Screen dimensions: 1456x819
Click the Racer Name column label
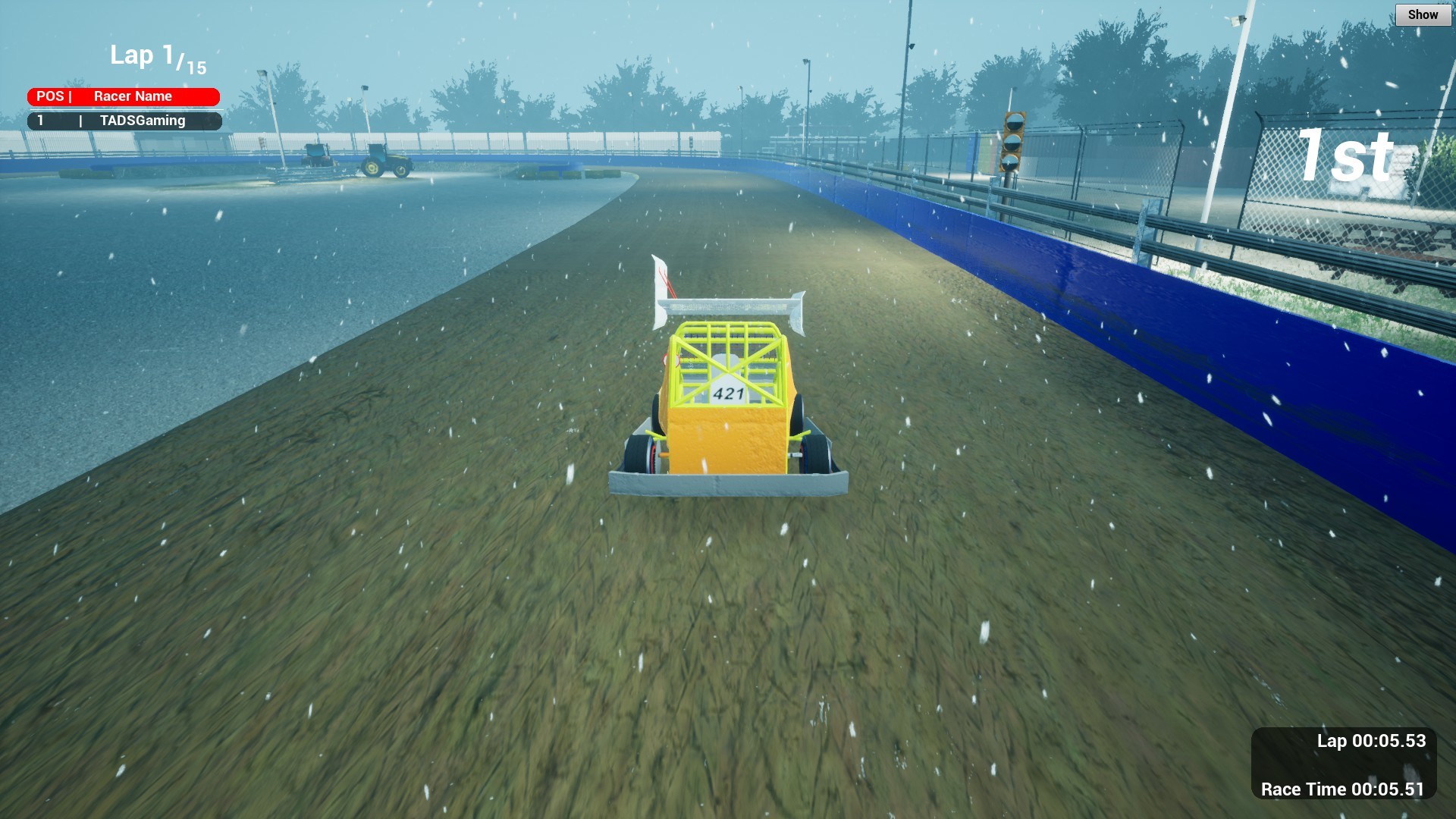(133, 96)
